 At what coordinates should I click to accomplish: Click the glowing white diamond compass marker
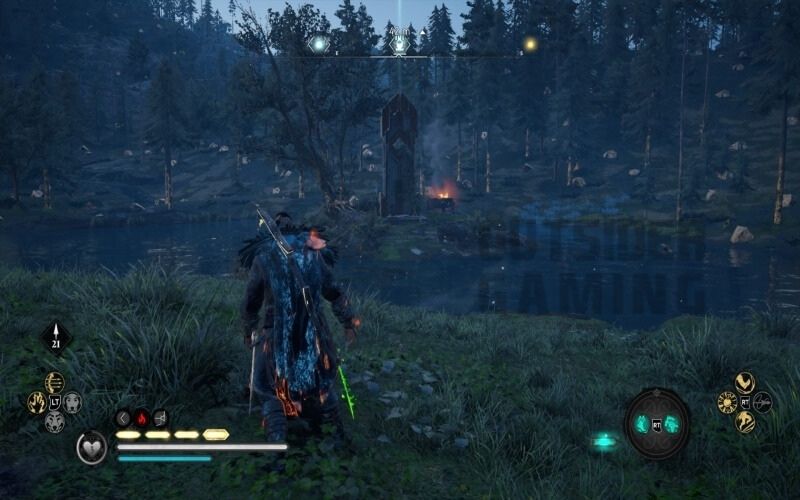click(x=319, y=44)
